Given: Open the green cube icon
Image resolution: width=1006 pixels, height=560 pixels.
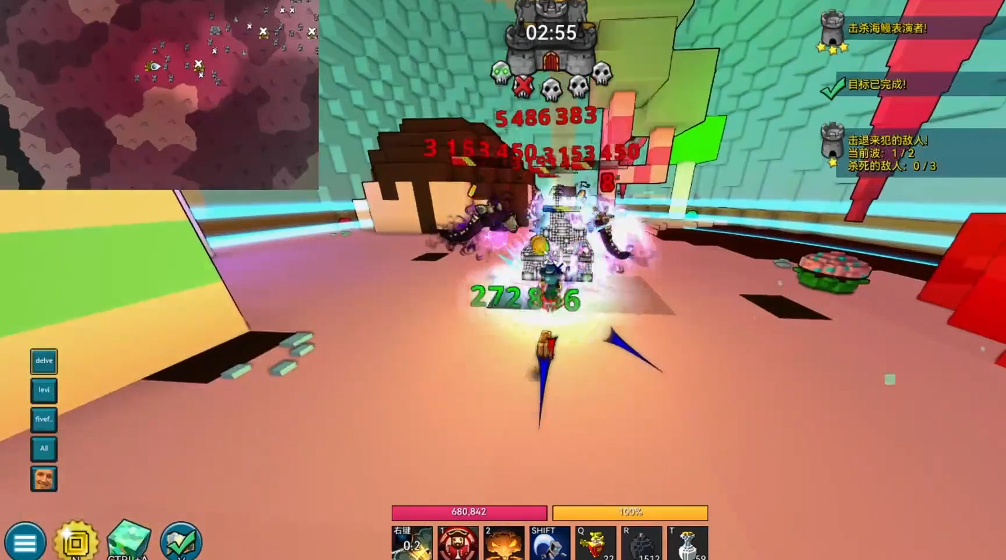Looking at the screenshot, I should (128, 540).
